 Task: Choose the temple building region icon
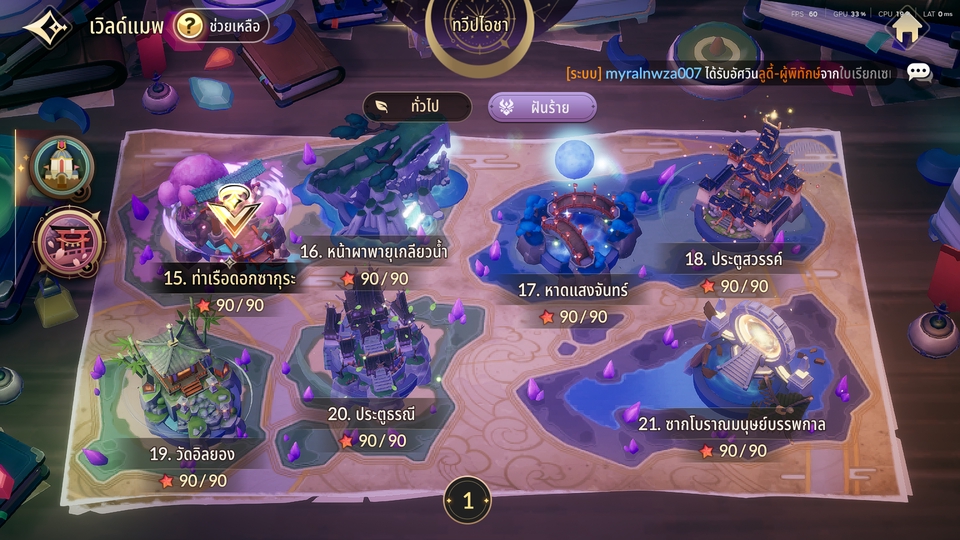pyautogui.click(x=62, y=166)
